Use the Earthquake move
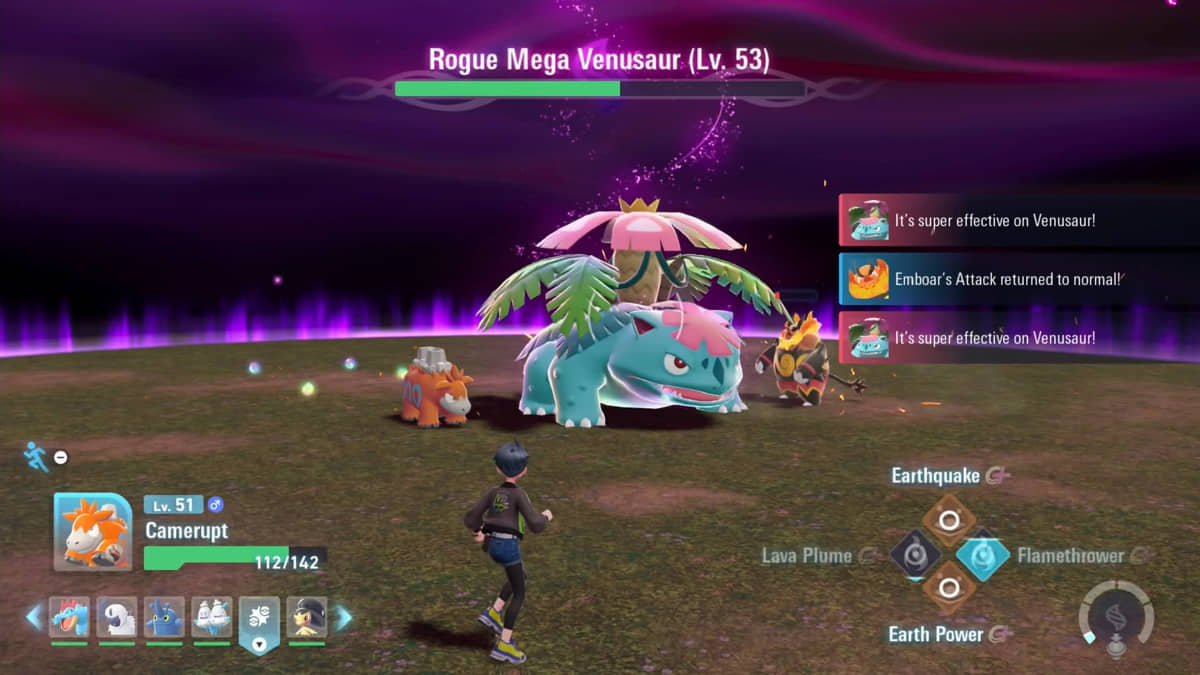 coord(948,519)
